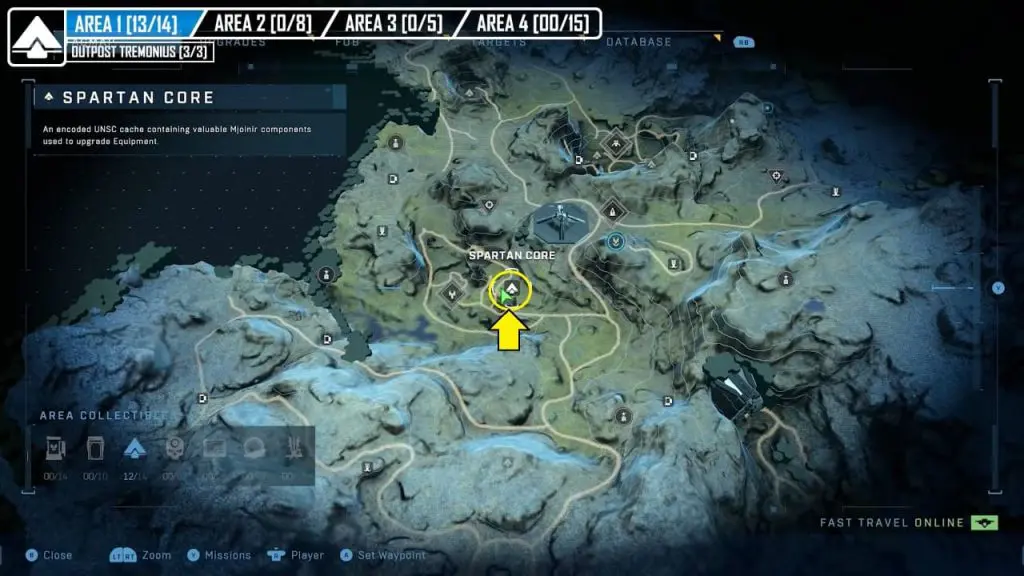1024x576 pixels.
Task: Open the Database tab
Action: tap(638, 42)
